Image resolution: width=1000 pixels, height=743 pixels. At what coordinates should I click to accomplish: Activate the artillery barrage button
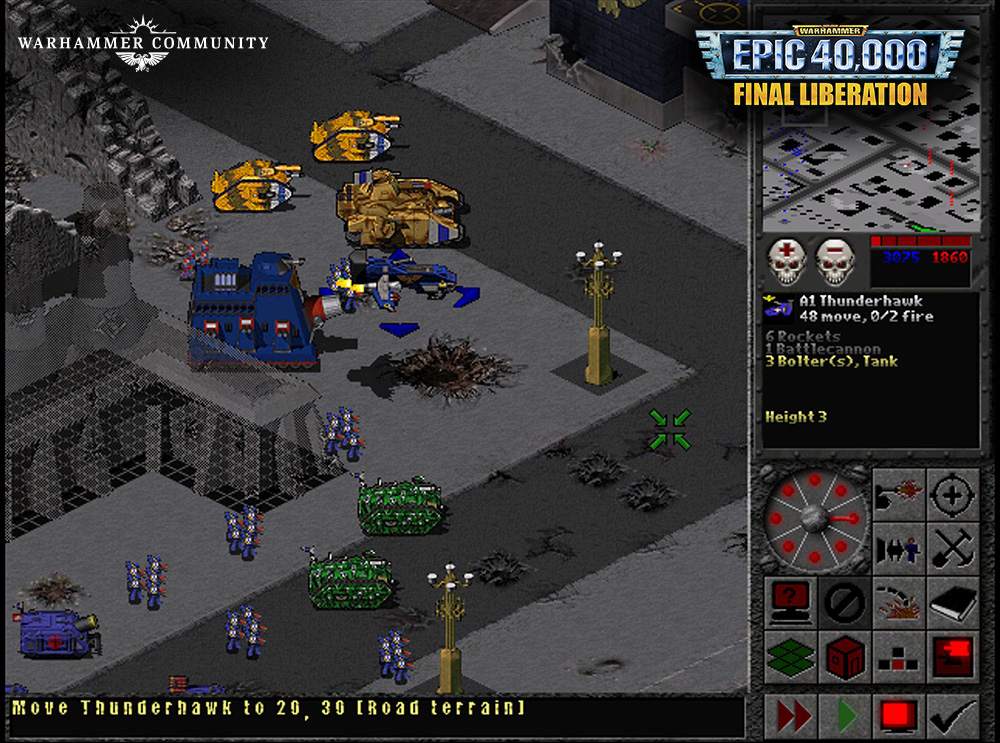pyautogui.click(x=898, y=602)
